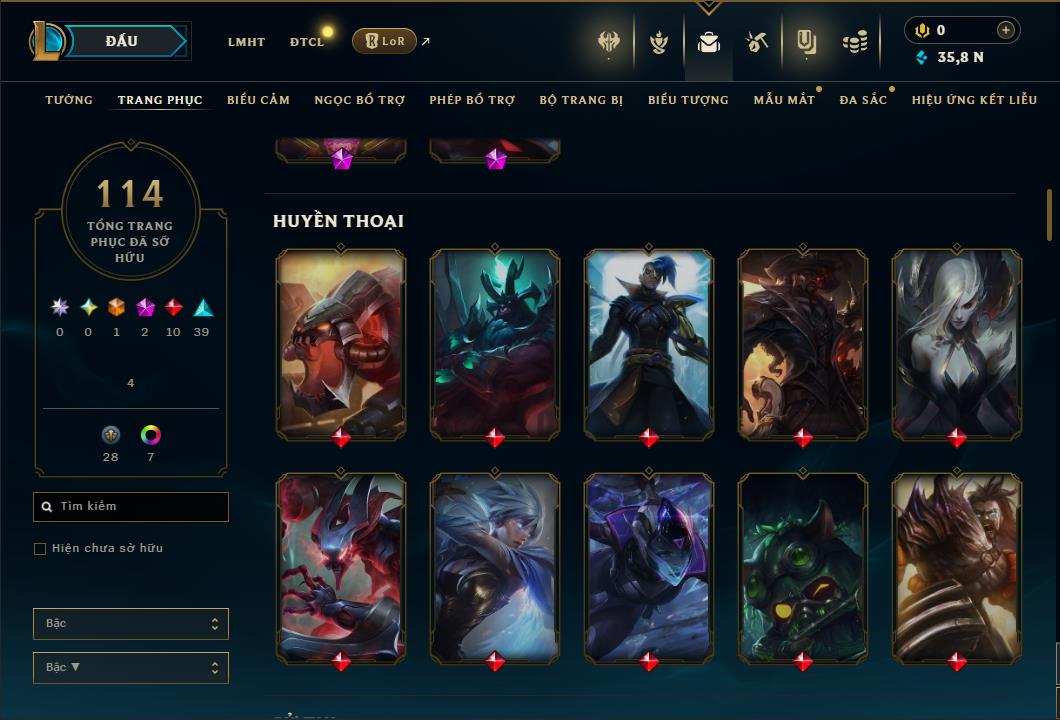Open the backpack collection icon
1060x720 pixels.
(x=709, y=42)
